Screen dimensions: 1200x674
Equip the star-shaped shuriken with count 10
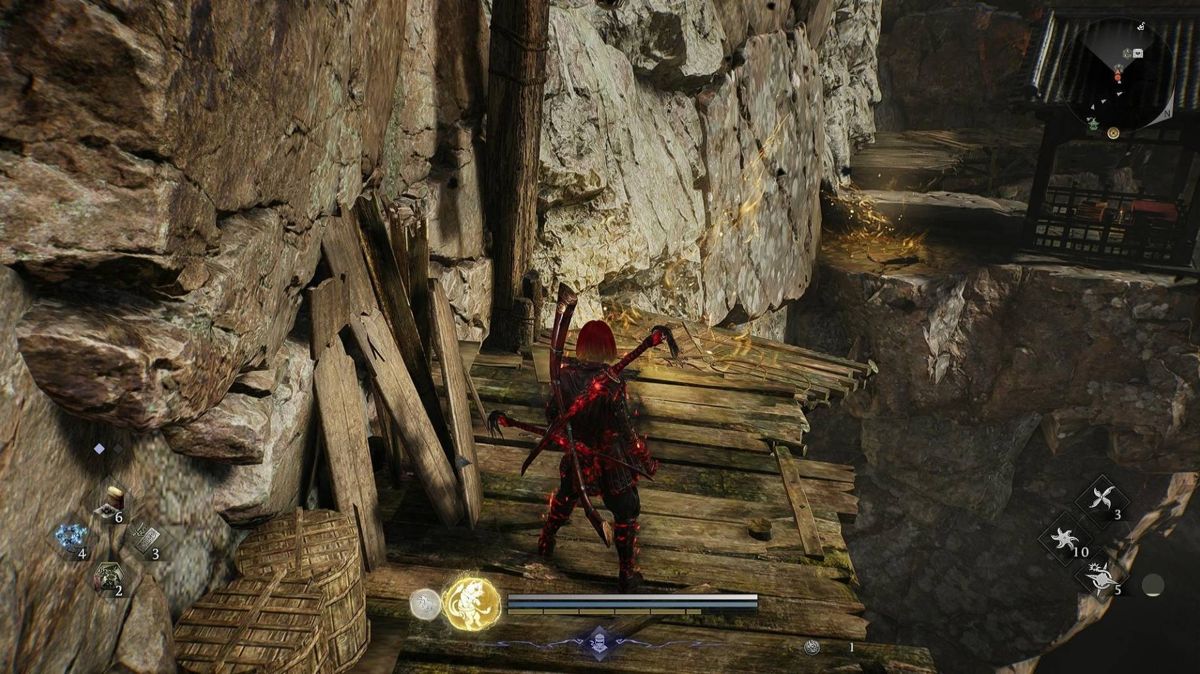1062,538
